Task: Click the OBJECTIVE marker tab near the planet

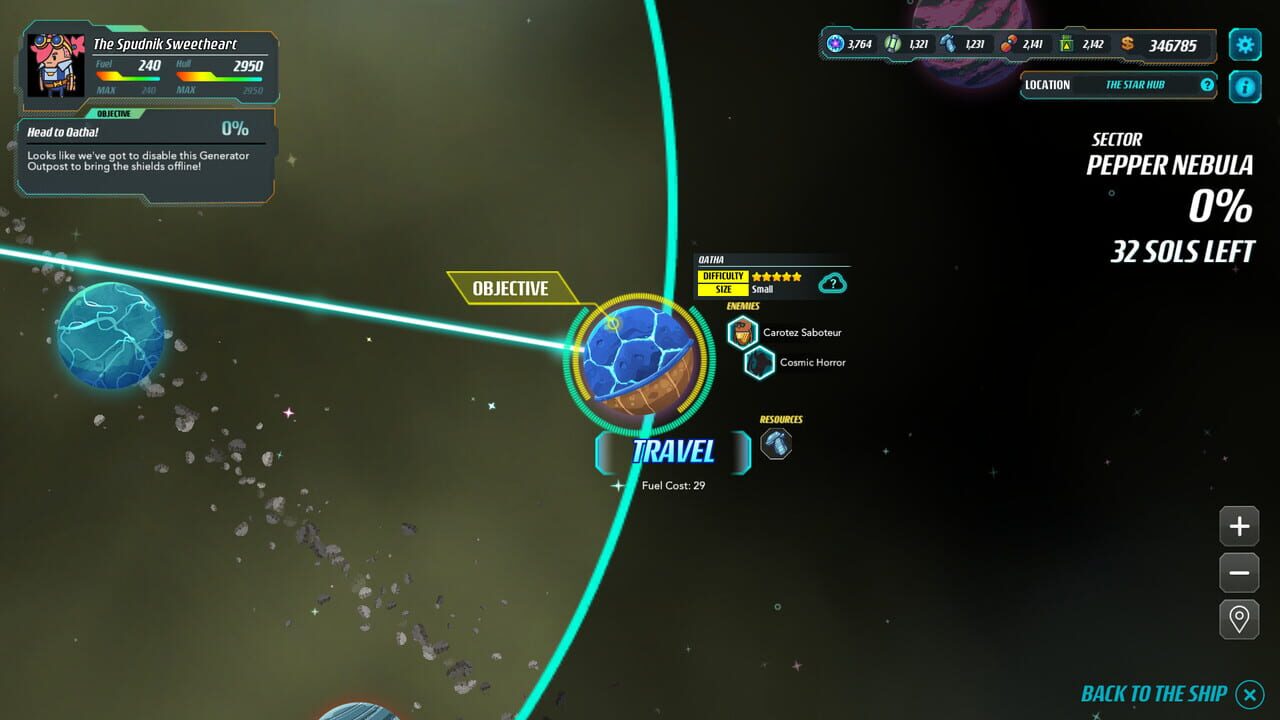Action: [512, 288]
